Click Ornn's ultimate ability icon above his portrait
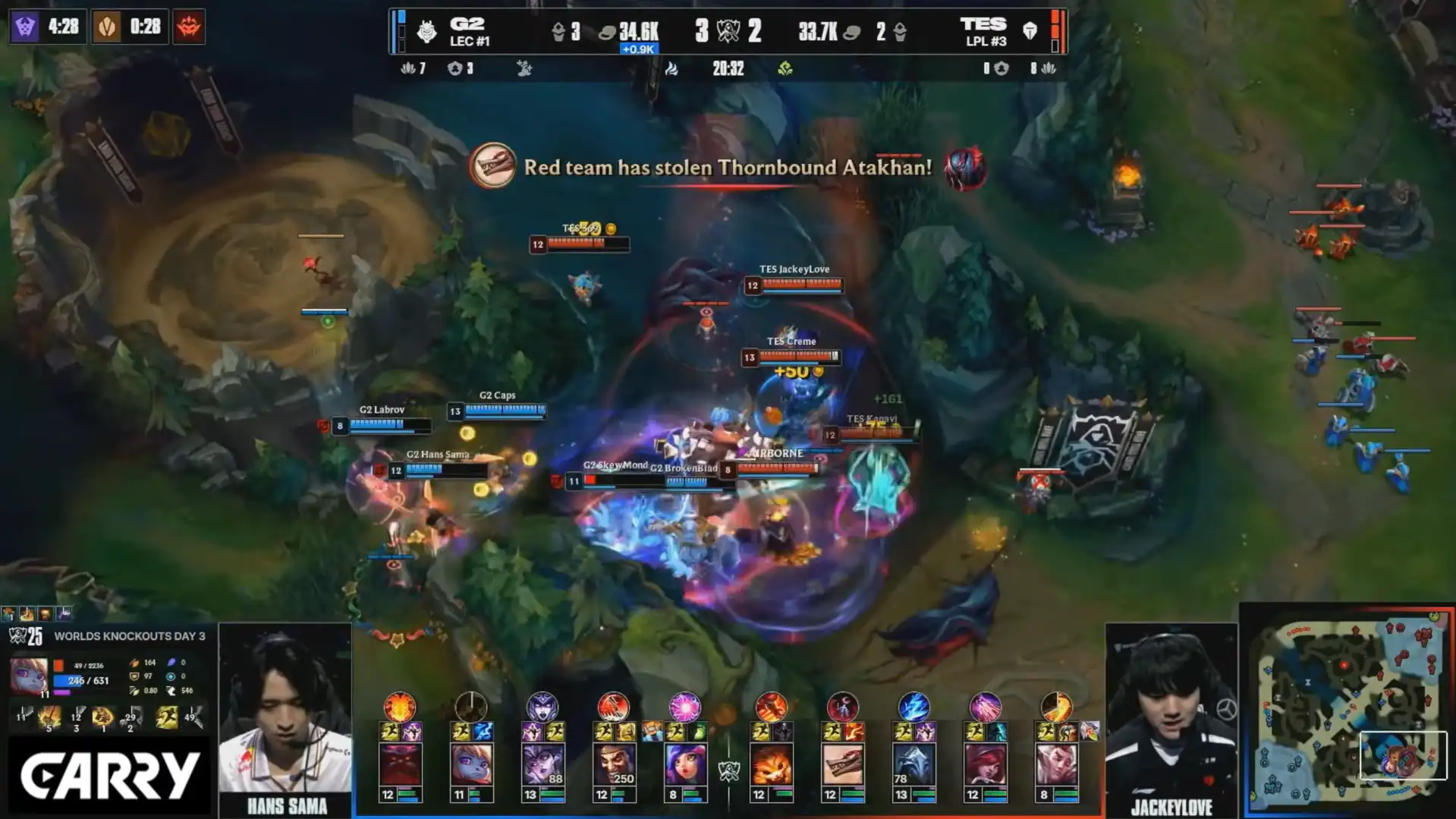 point(400,707)
